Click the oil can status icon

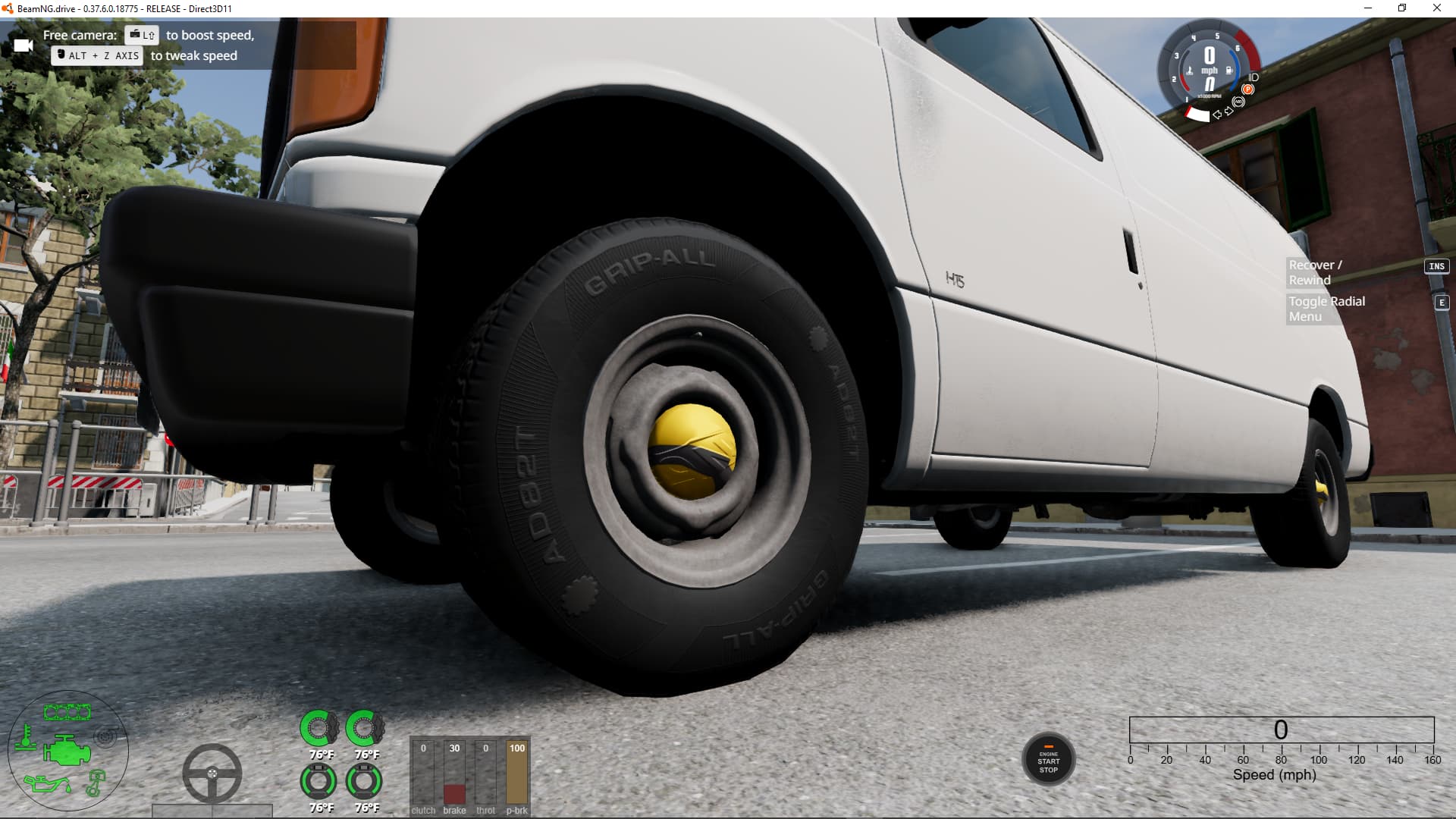click(x=45, y=783)
